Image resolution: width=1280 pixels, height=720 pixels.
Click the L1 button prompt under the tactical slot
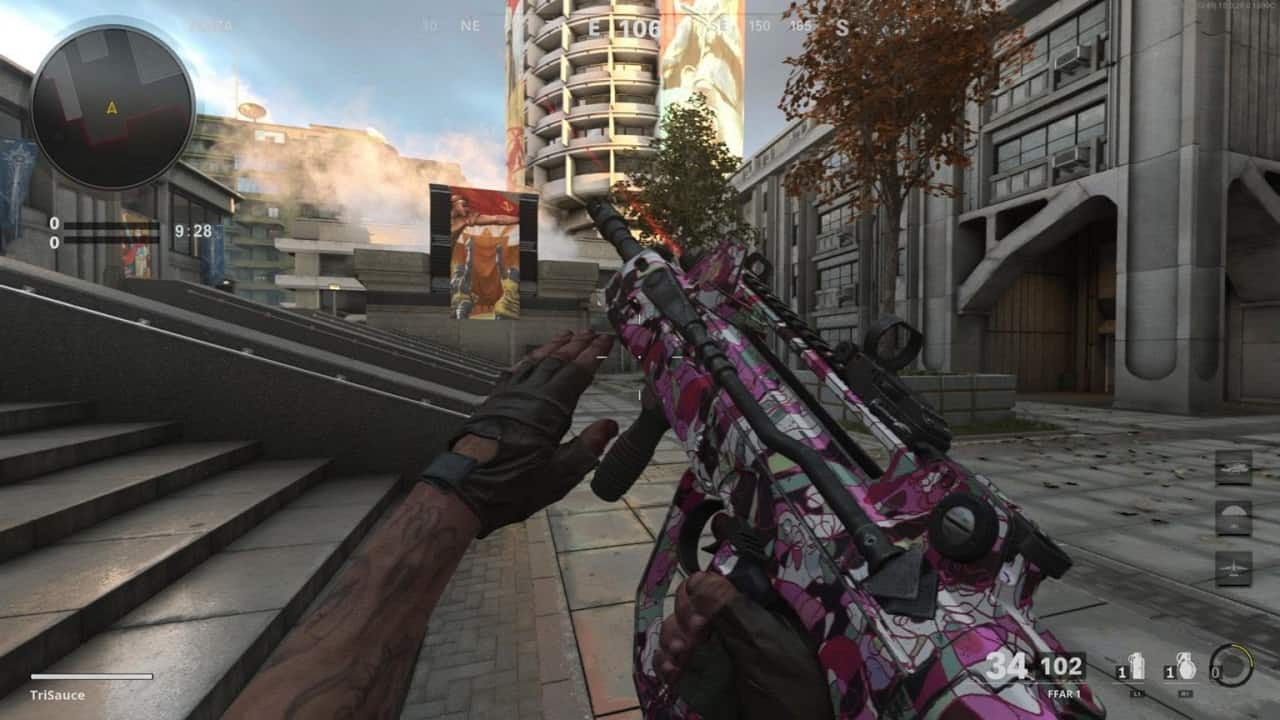coord(1137,693)
